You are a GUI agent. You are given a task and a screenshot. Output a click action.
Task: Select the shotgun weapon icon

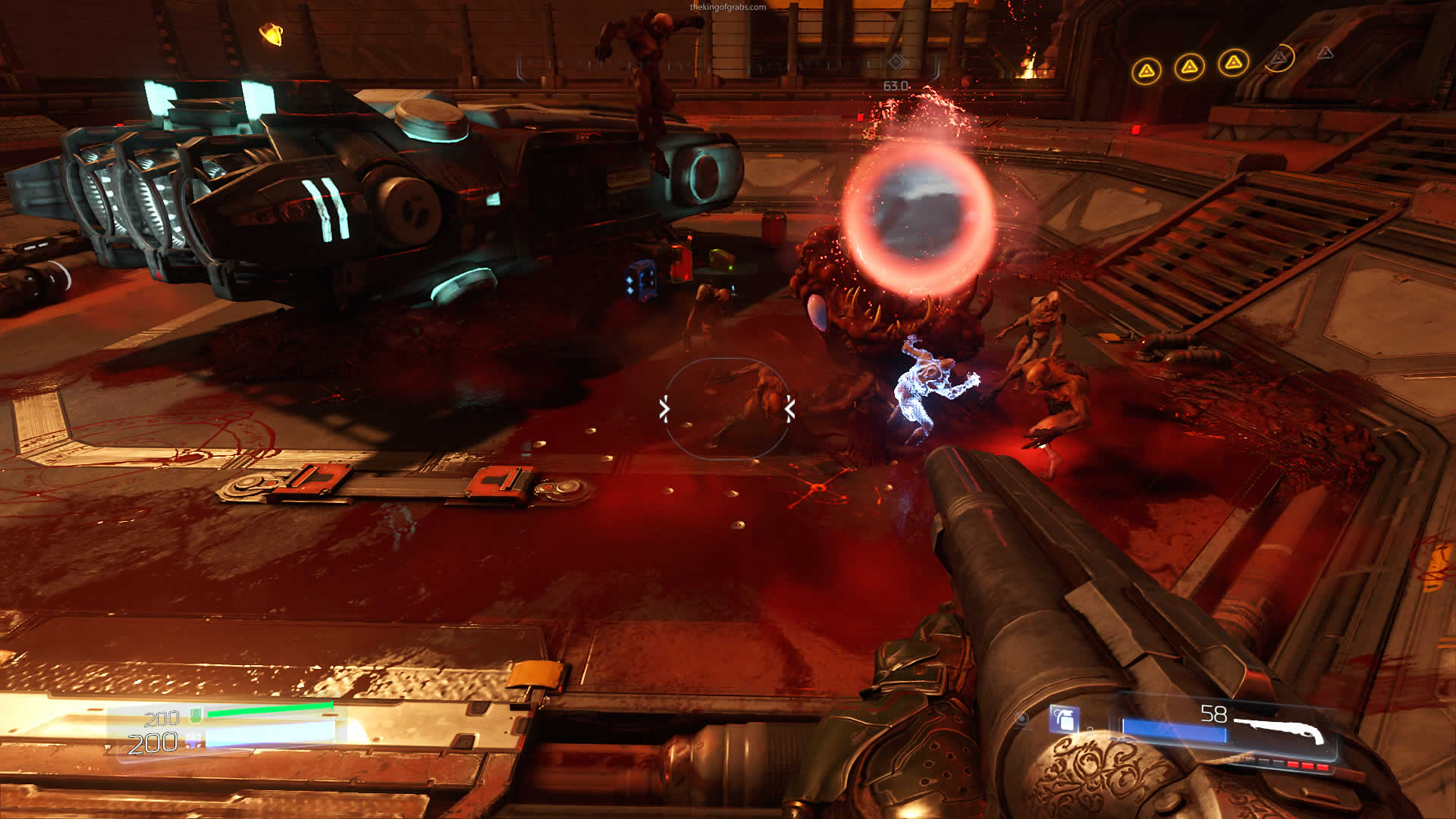click(1280, 730)
